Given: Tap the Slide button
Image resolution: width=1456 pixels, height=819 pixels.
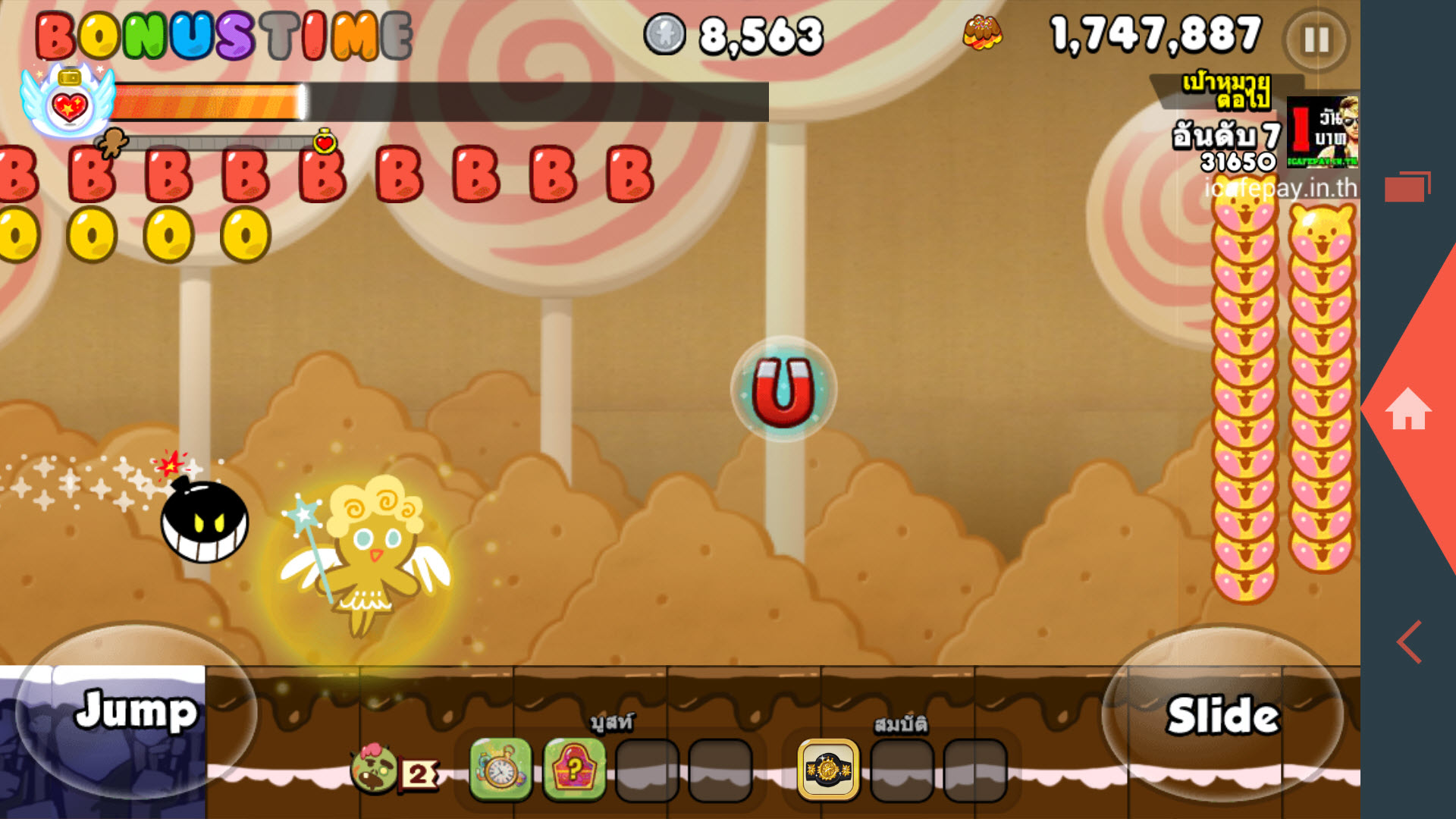Looking at the screenshot, I should 1222,715.
